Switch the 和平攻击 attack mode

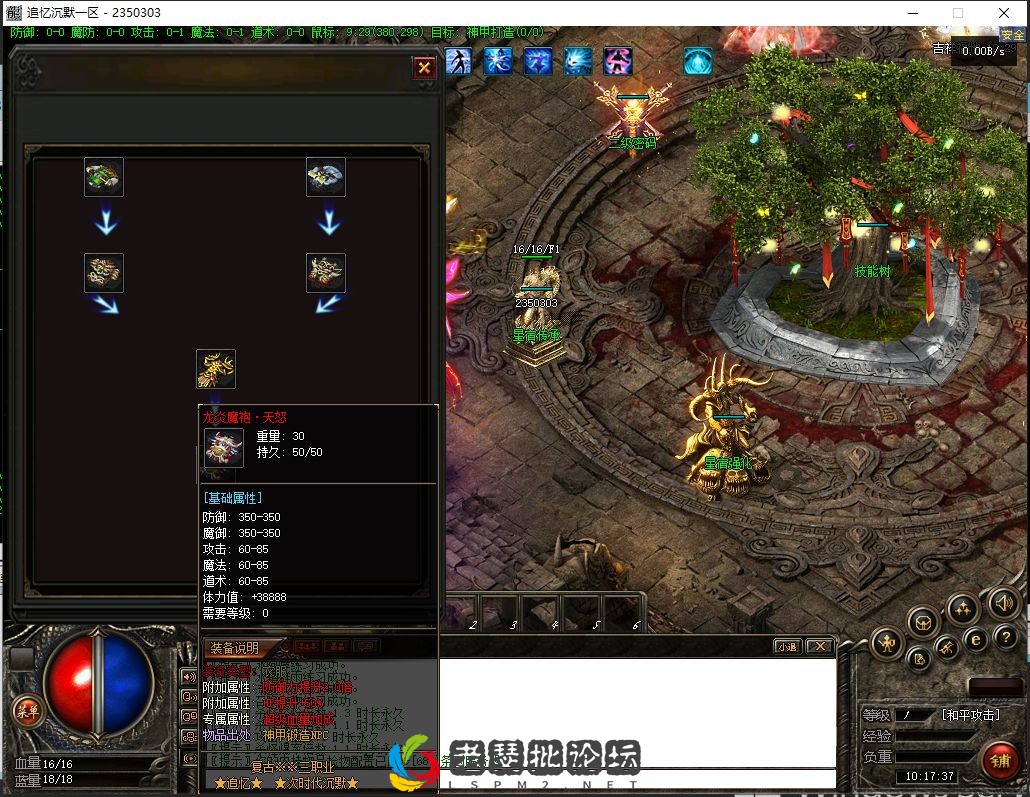click(x=970, y=715)
